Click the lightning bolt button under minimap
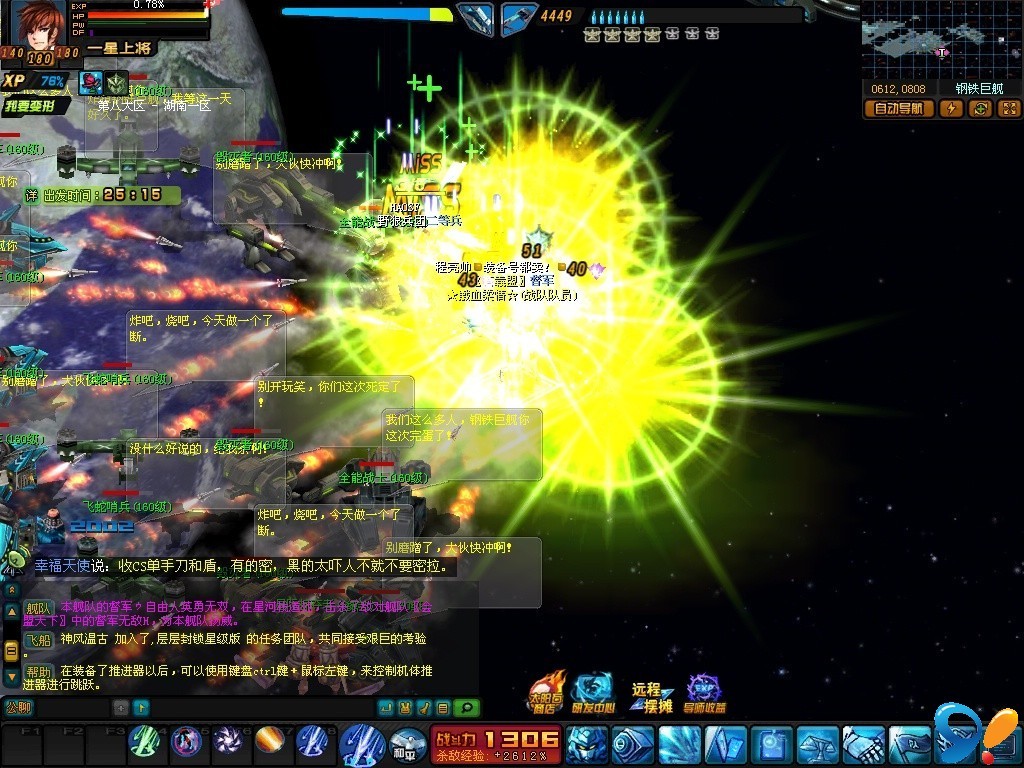The height and width of the screenshot is (768, 1024). [951, 109]
